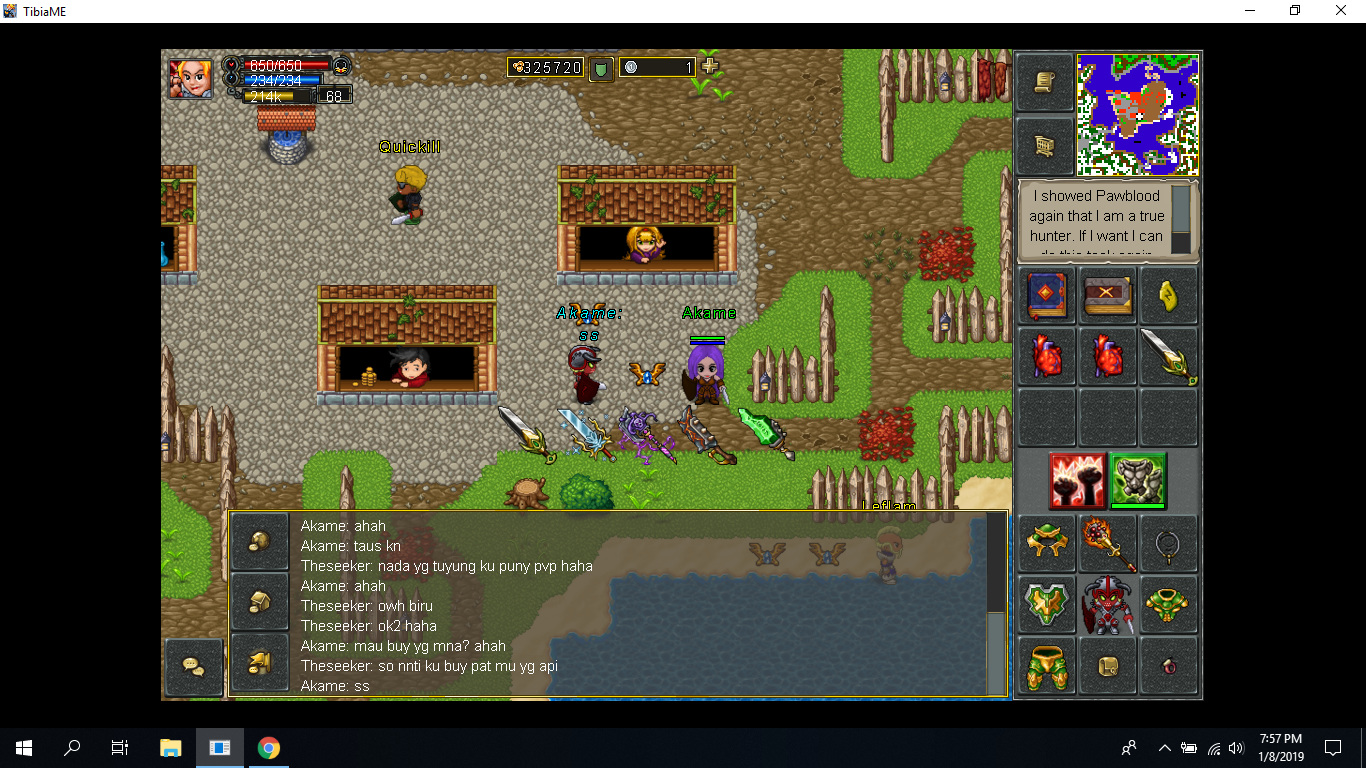Open the speech bubbles chat button
Image resolution: width=1366 pixels, height=768 pixels.
pos(193,666)
